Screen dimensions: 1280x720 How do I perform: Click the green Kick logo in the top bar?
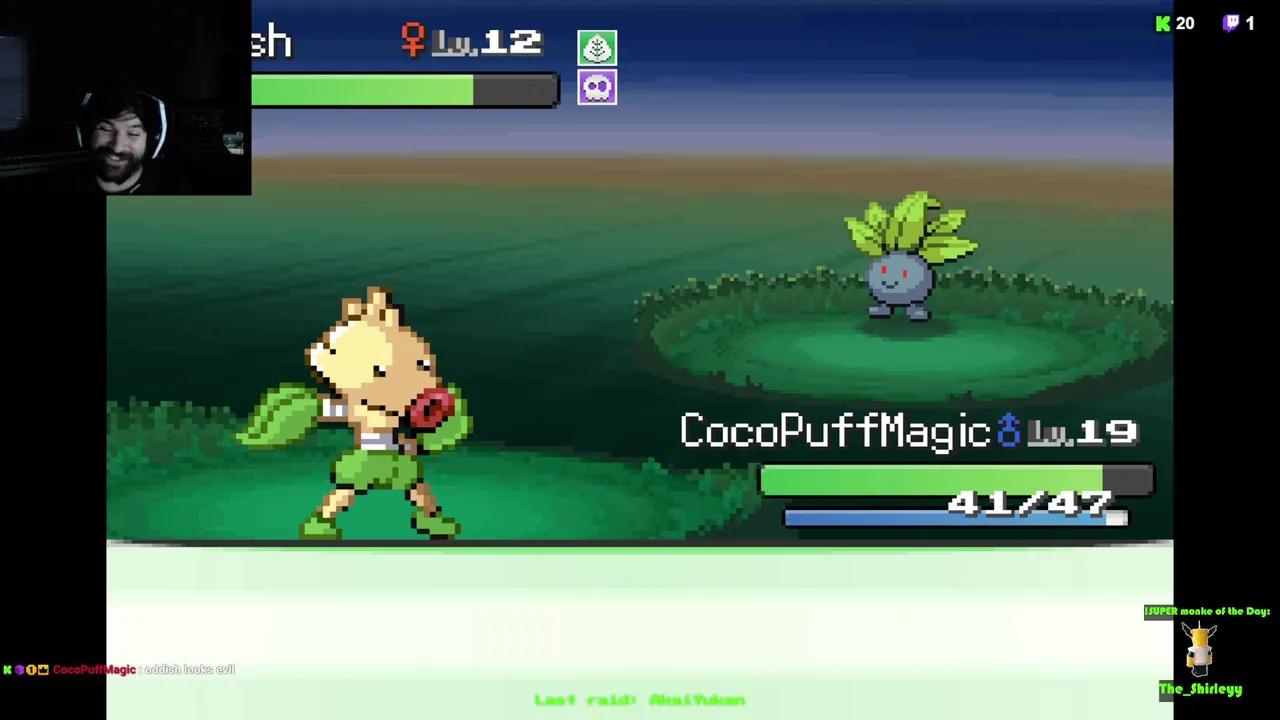tap(1162, 23)
